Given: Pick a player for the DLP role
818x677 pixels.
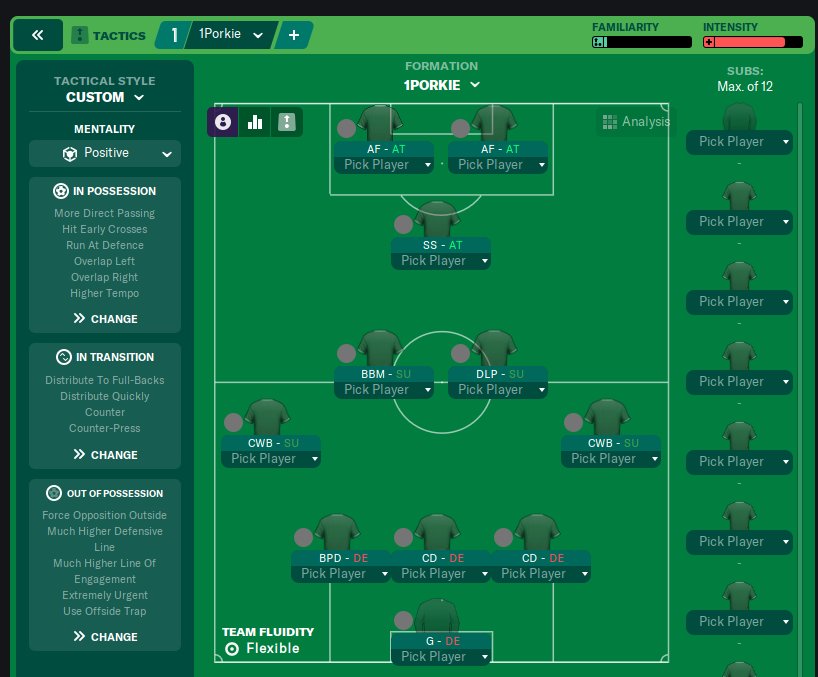Looking at the screenshot, I should (x=498, y=390).
